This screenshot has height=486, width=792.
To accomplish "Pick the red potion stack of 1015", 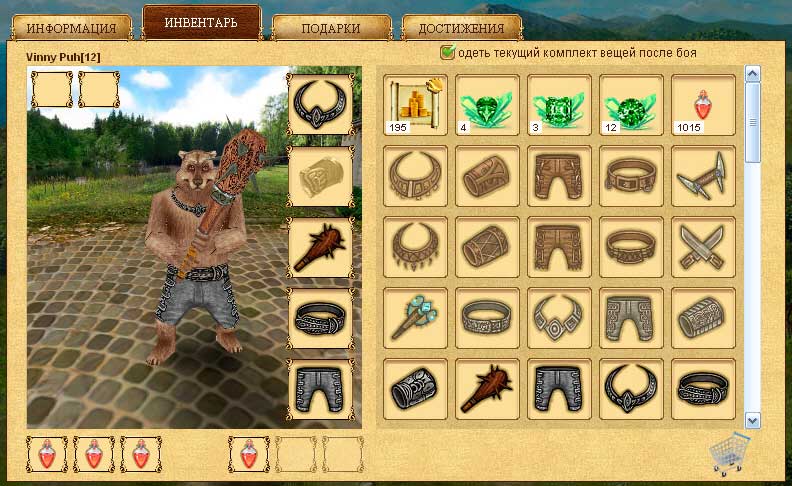I will tap(703, 104).
